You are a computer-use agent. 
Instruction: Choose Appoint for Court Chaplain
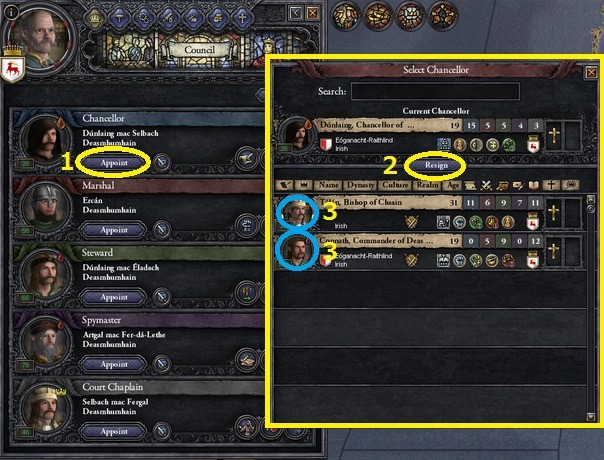click(114, 433)
